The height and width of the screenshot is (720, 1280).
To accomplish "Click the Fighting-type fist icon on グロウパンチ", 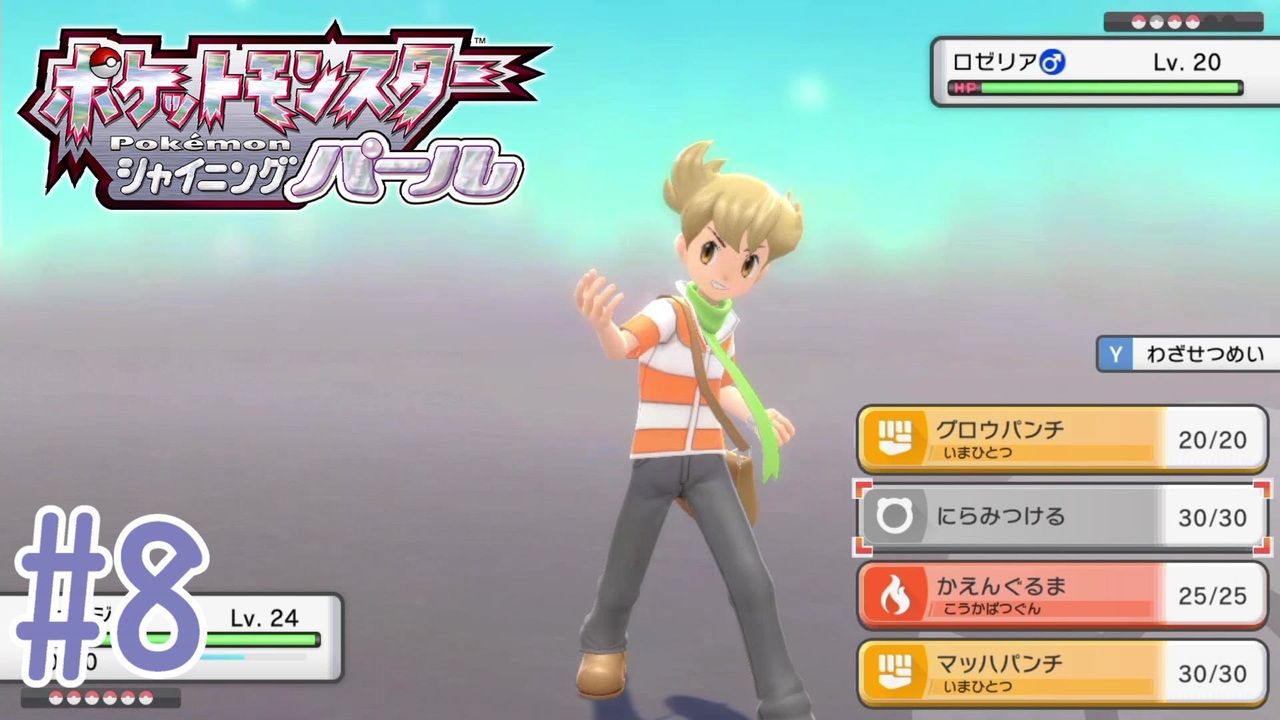I will coord(896,438).
